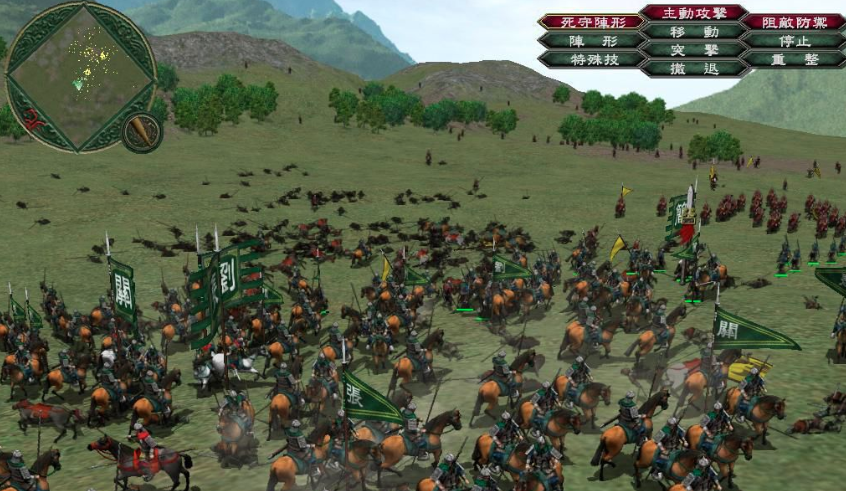Viewport: 846px width, 491px height.
Task: Choose the 阻敵防禦 defensive stance button
Action: pos(793,21)
